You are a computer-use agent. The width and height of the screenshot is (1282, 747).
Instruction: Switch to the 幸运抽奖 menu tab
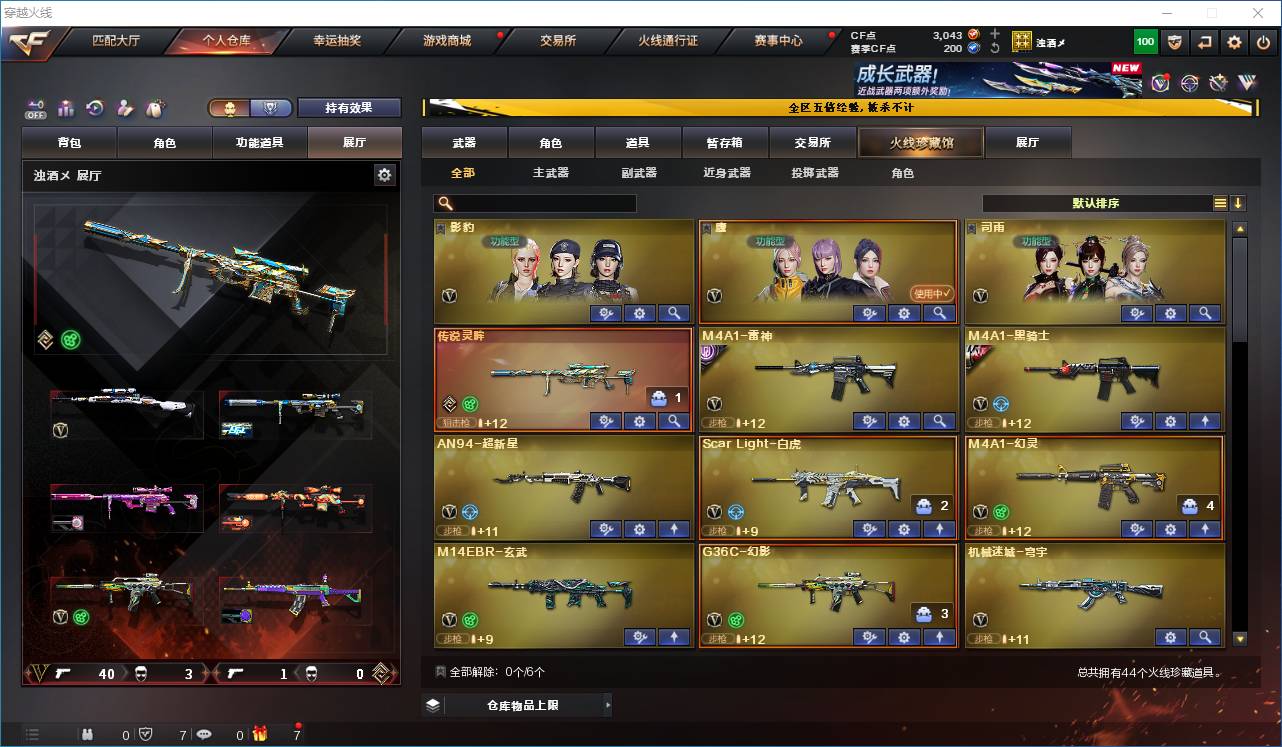pyautogui.click(x=336, y=42)
